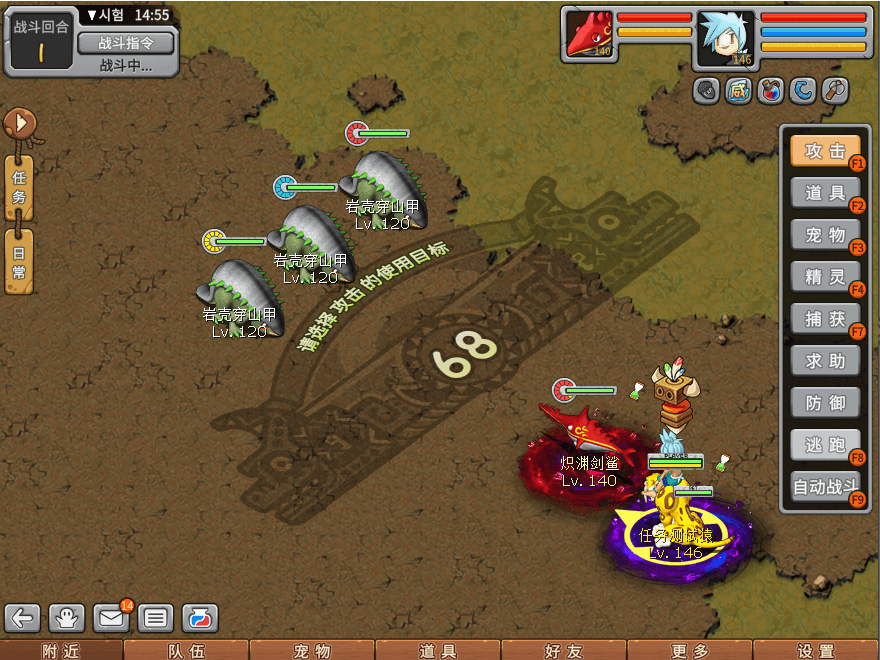Expand the round arrow side panel button
Screen dimensions: 880x660
click(x=19, y=125)
